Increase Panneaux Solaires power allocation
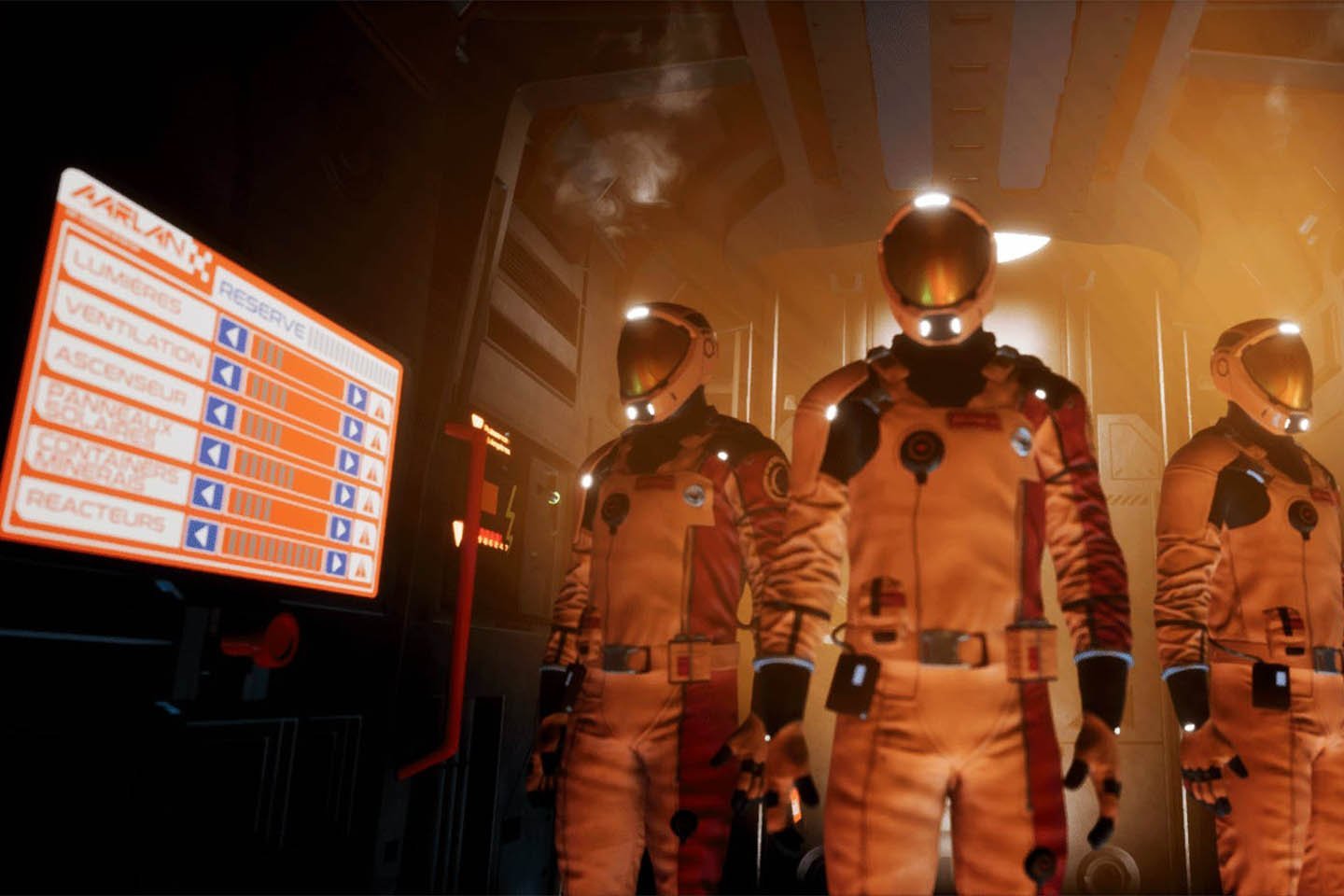The image size is (1344, 896). tap(343, 496)
